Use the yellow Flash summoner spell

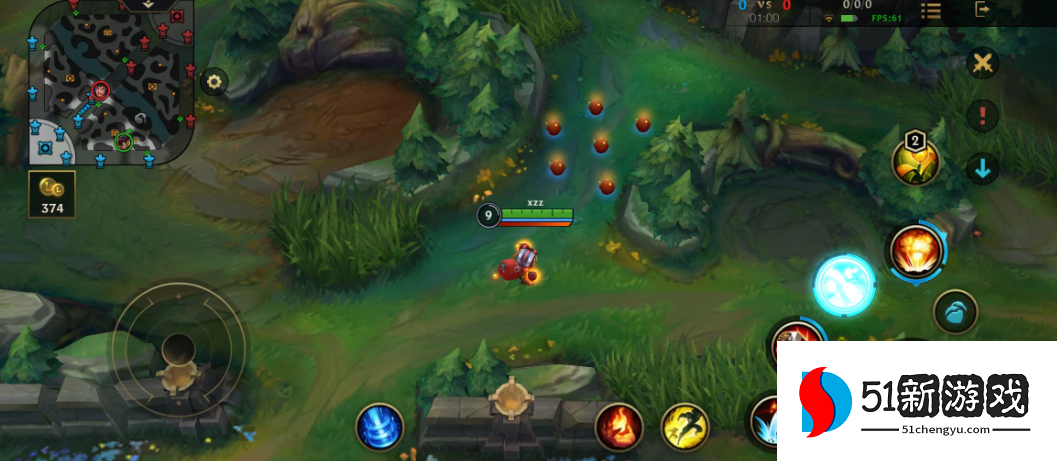[685, 426]
